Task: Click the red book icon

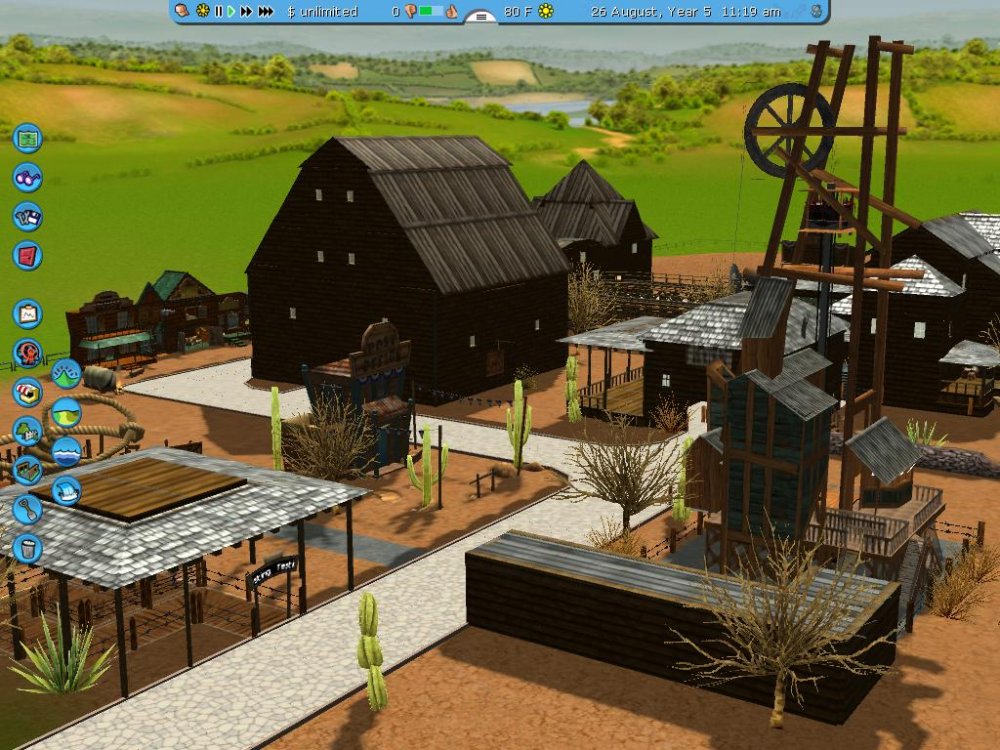Action: click(27, 255)
